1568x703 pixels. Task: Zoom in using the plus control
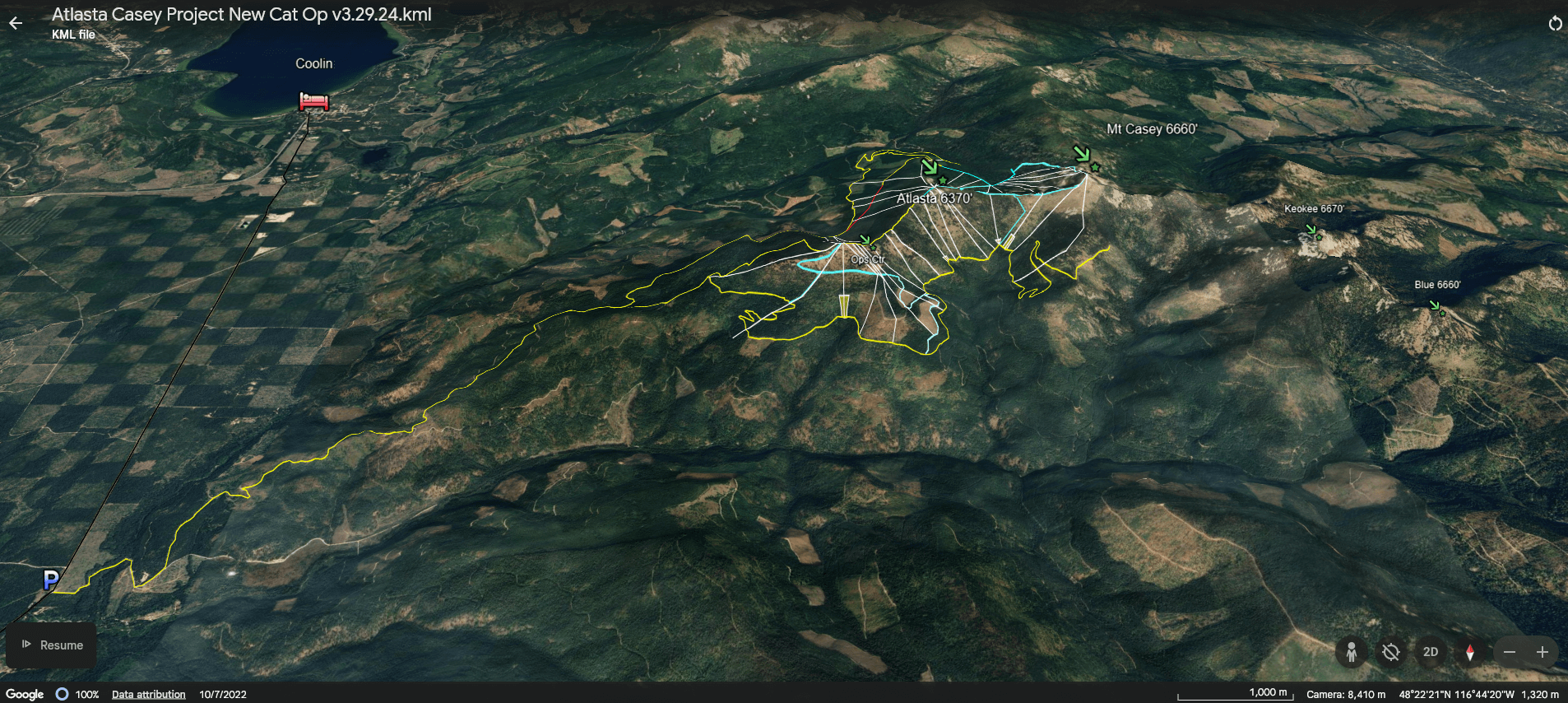coord(1543,652)
